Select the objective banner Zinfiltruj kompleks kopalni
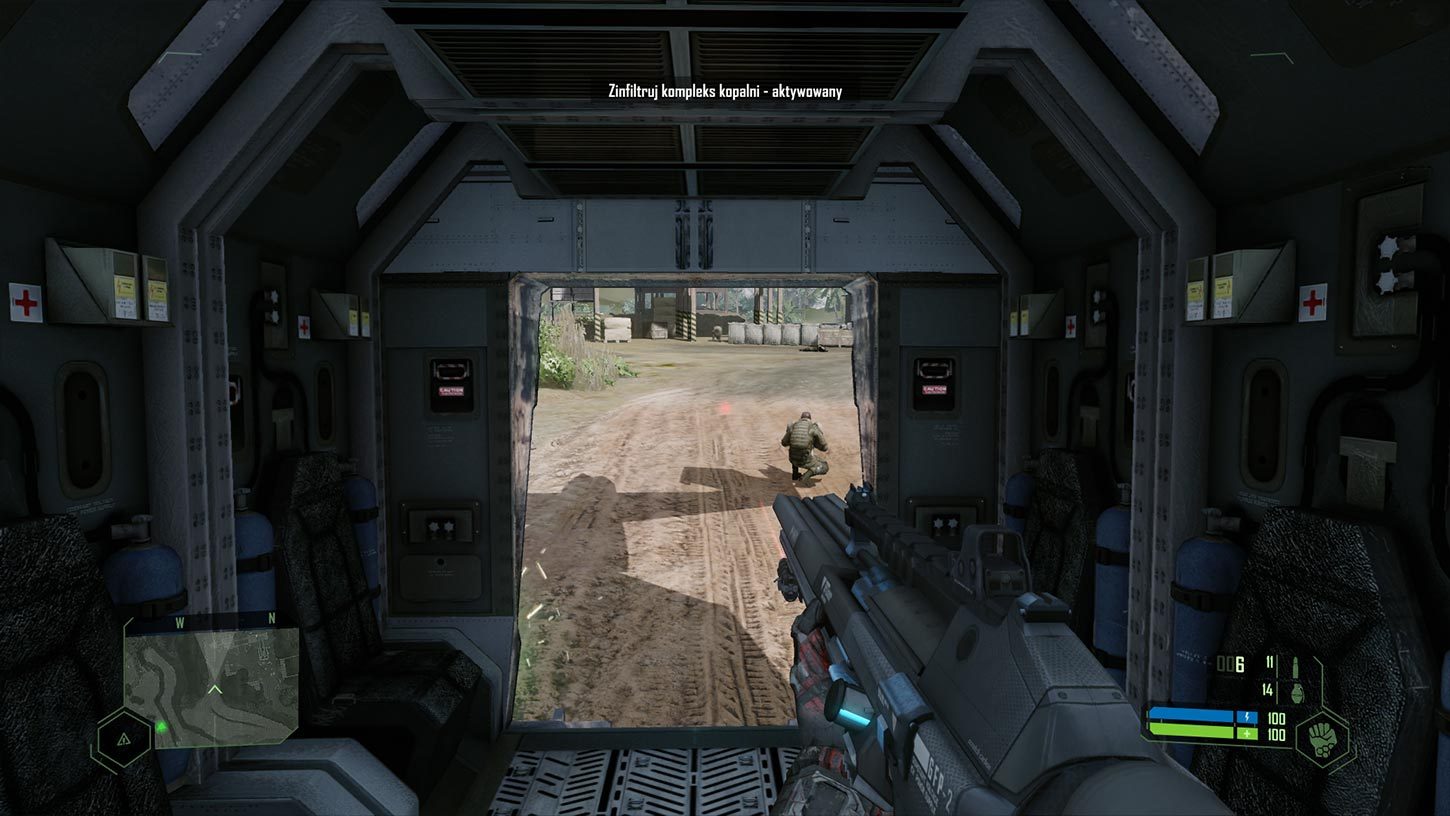The width and height of the screenshot is (1450, 816). pos(723,90)
